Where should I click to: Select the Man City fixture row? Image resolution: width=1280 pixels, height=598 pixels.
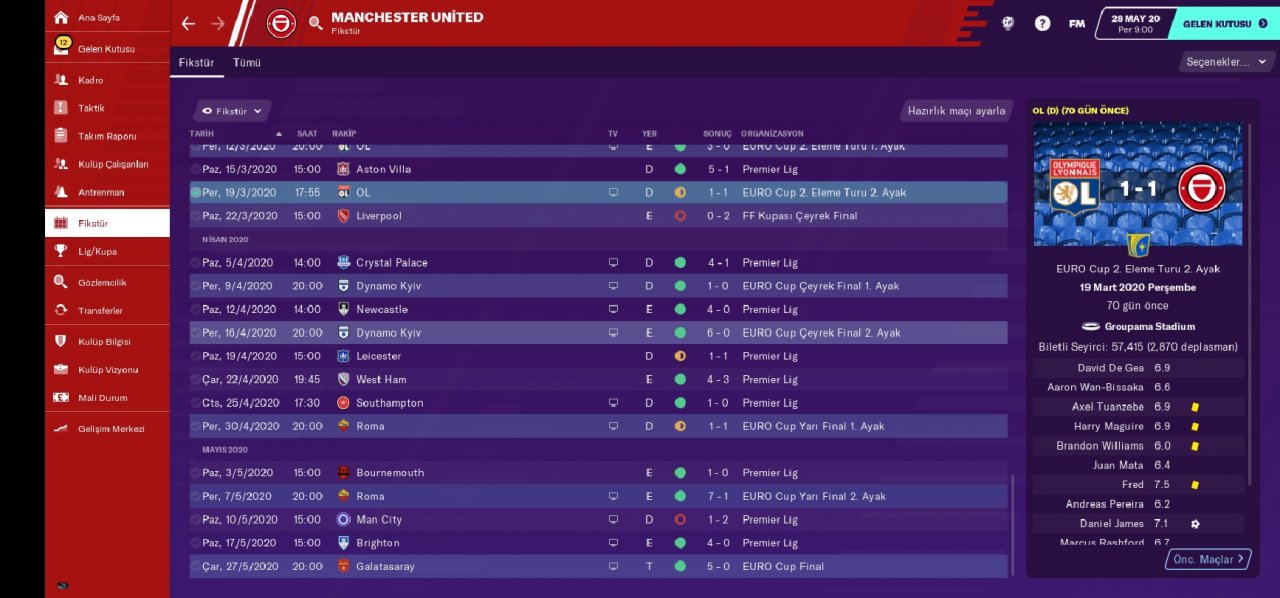pos(598,520)
